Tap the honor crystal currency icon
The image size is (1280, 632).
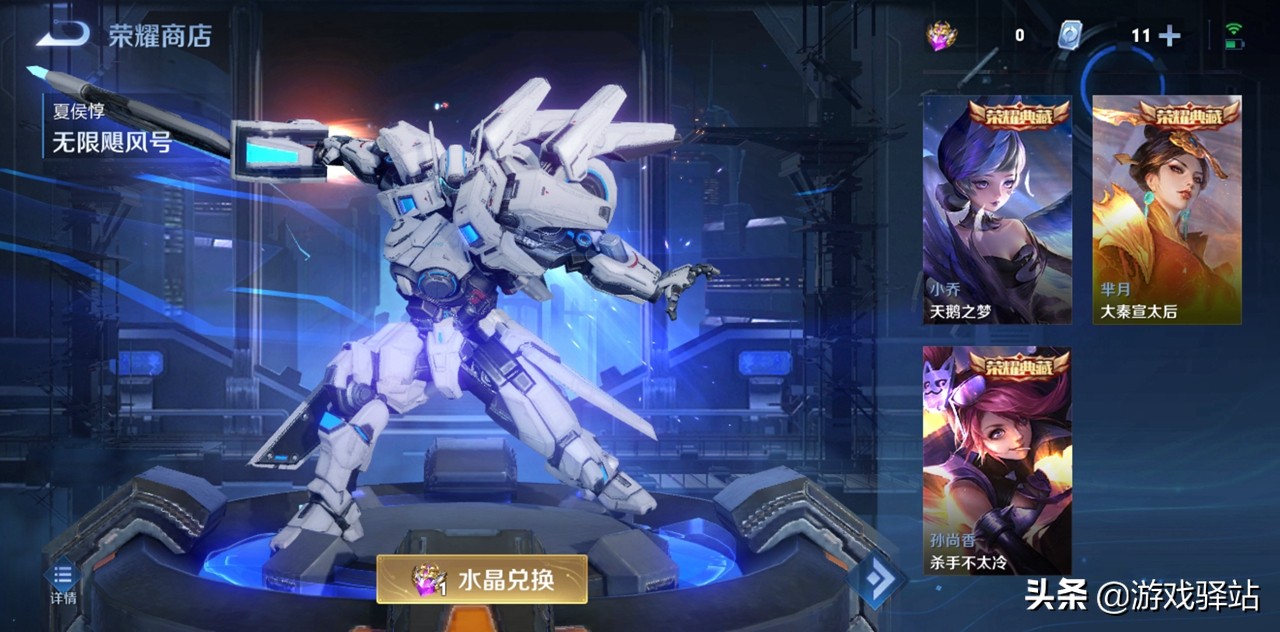[x=942, y=36]
